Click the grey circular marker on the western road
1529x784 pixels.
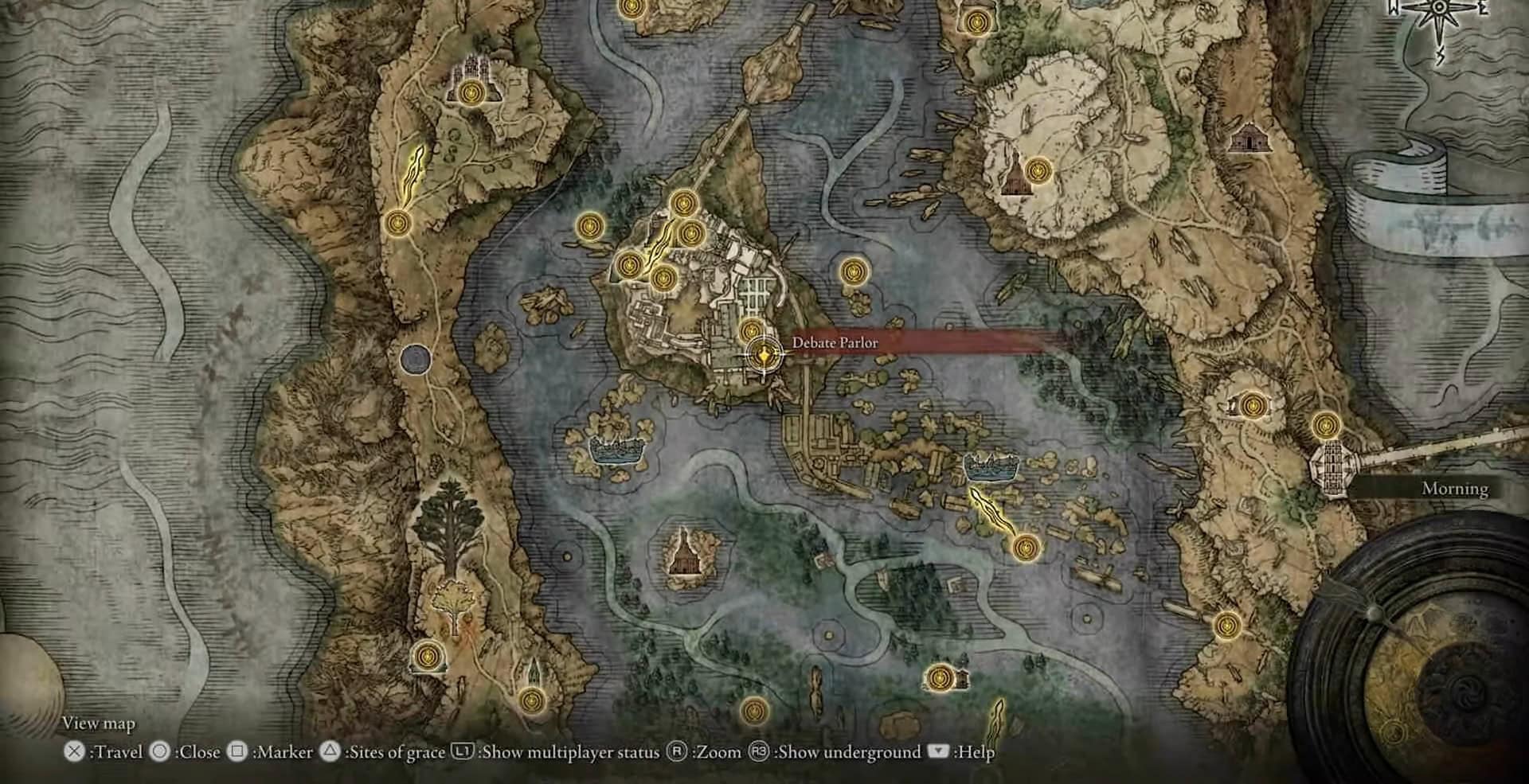(x=415, y=360)
